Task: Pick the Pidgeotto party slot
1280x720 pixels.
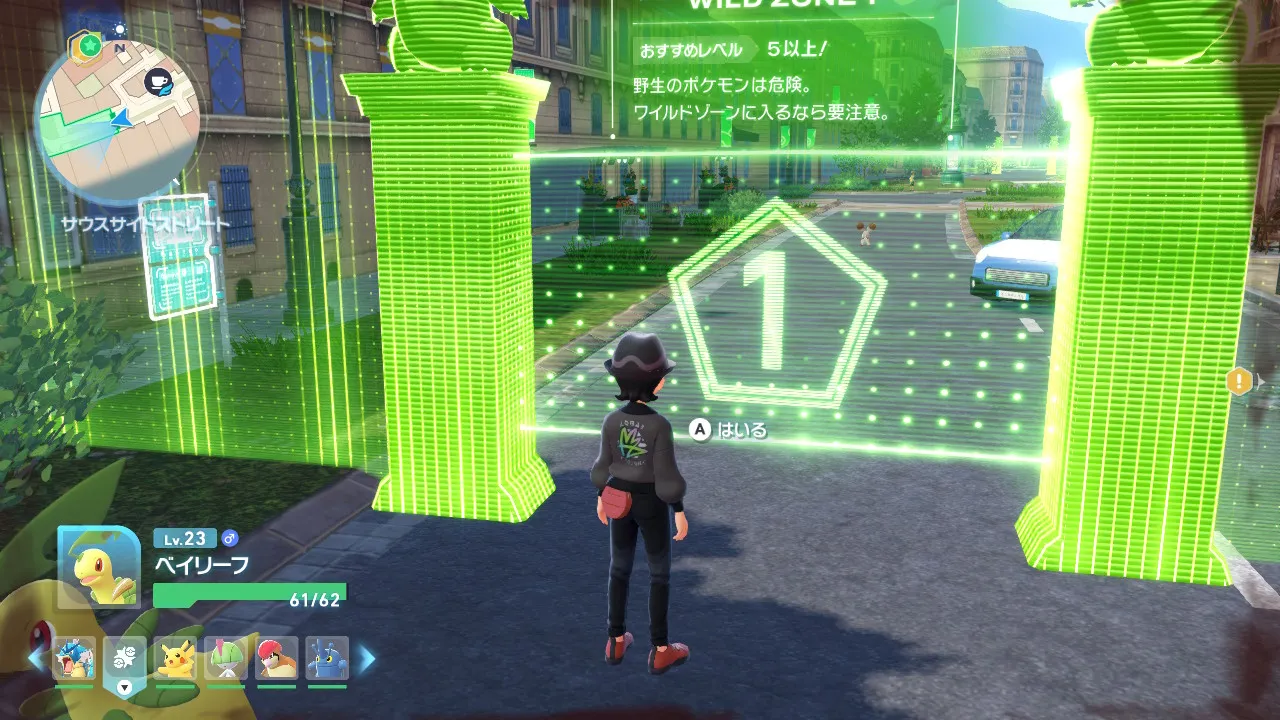Action: click(x=277, y=658)
